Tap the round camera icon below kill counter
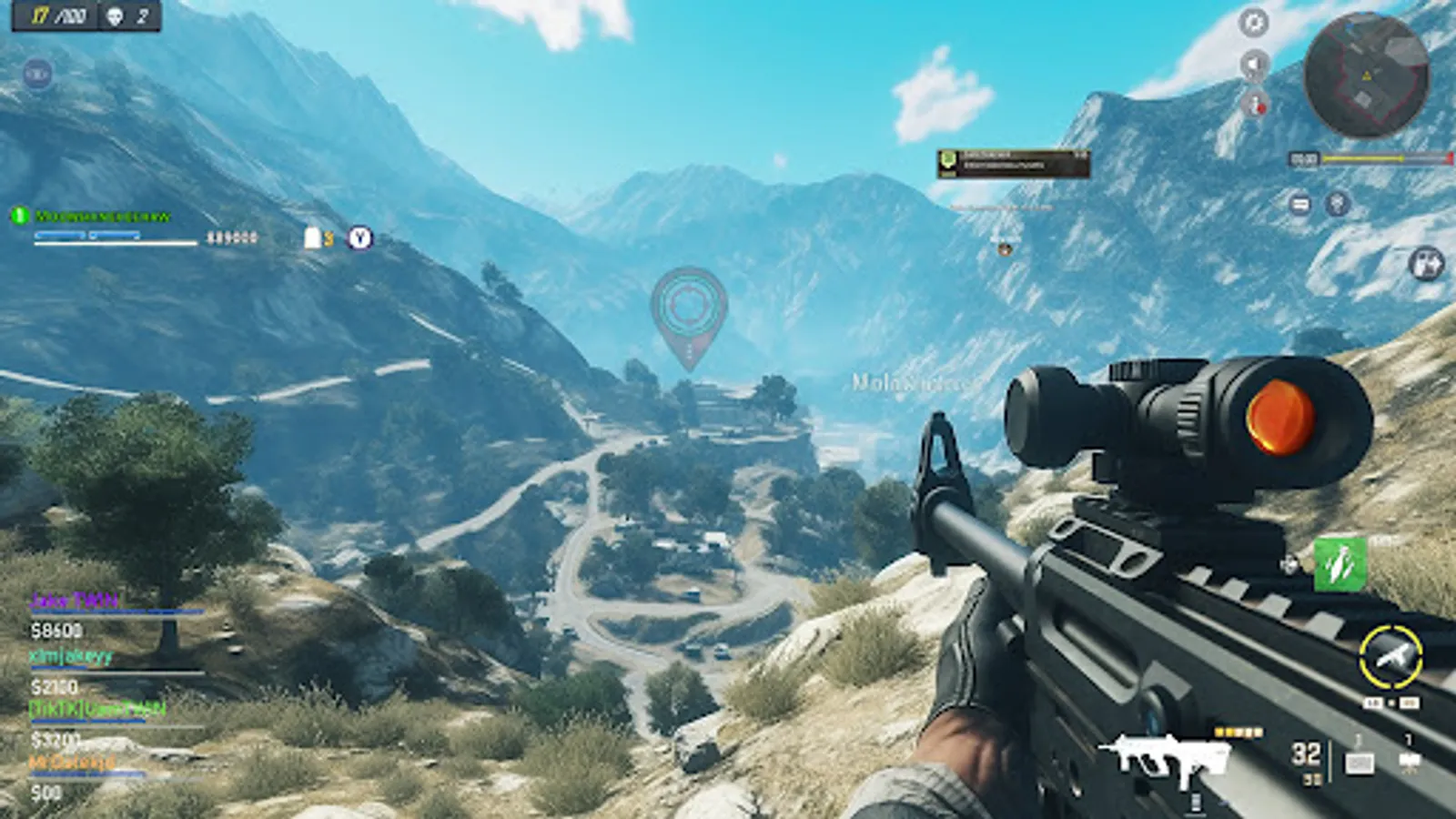The height and width of the screenshot is (819, 1456). coord(37,74)
